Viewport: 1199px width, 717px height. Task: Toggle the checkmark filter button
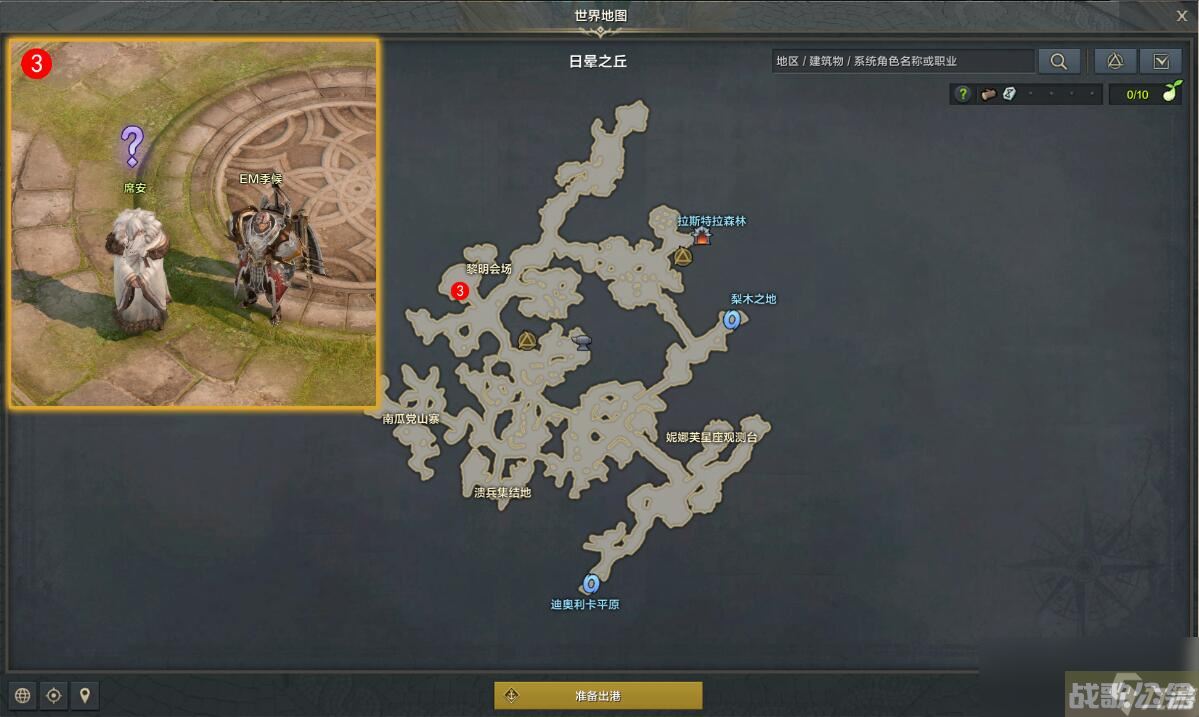tap(1161, 61)
